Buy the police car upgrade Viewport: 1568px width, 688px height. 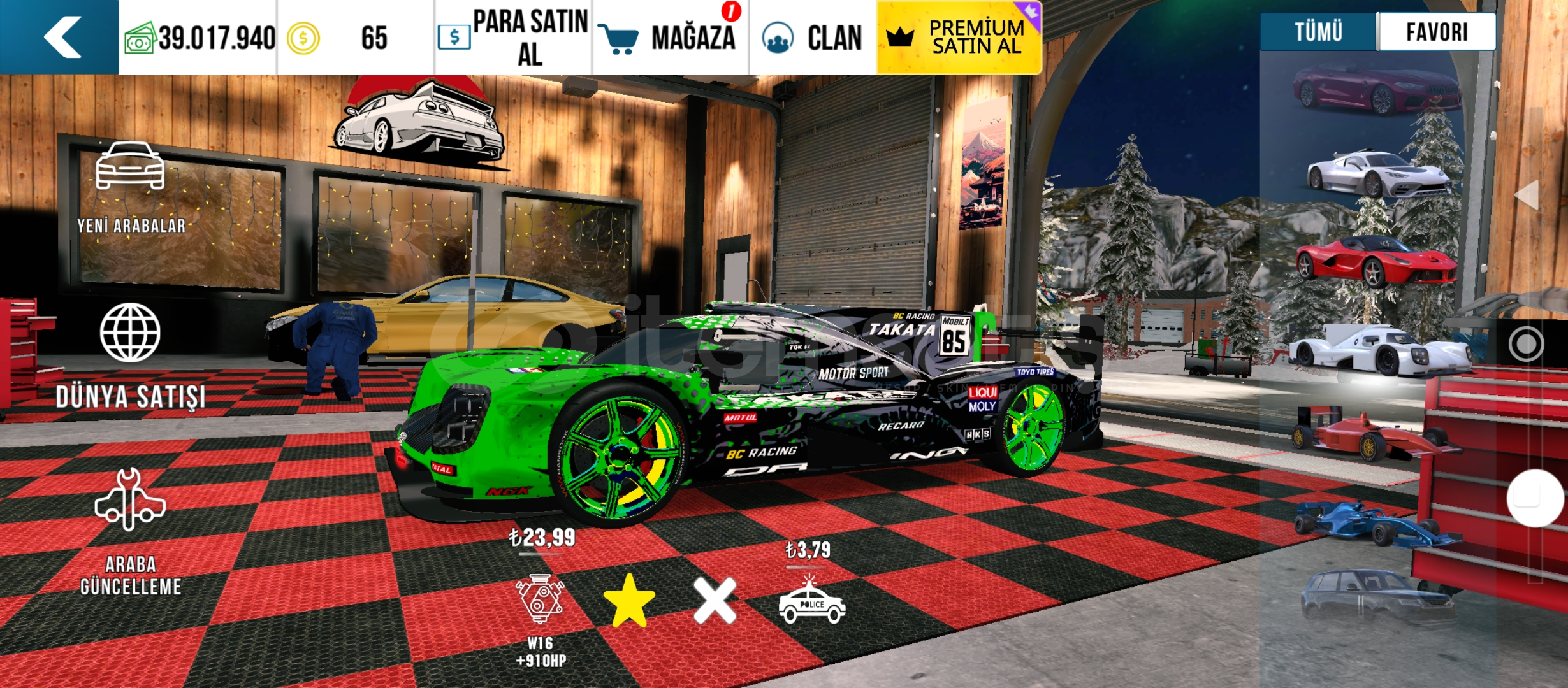(x=811, y=602)
